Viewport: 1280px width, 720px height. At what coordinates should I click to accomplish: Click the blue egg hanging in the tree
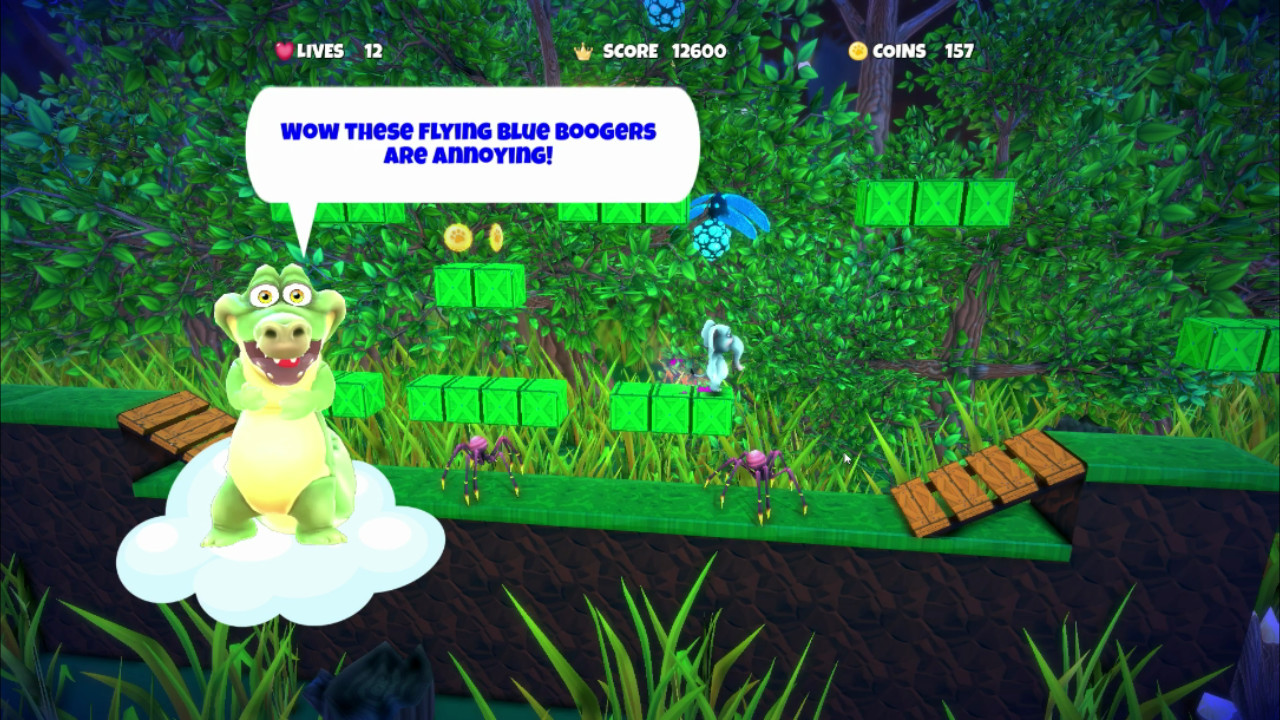coord(665,14)
